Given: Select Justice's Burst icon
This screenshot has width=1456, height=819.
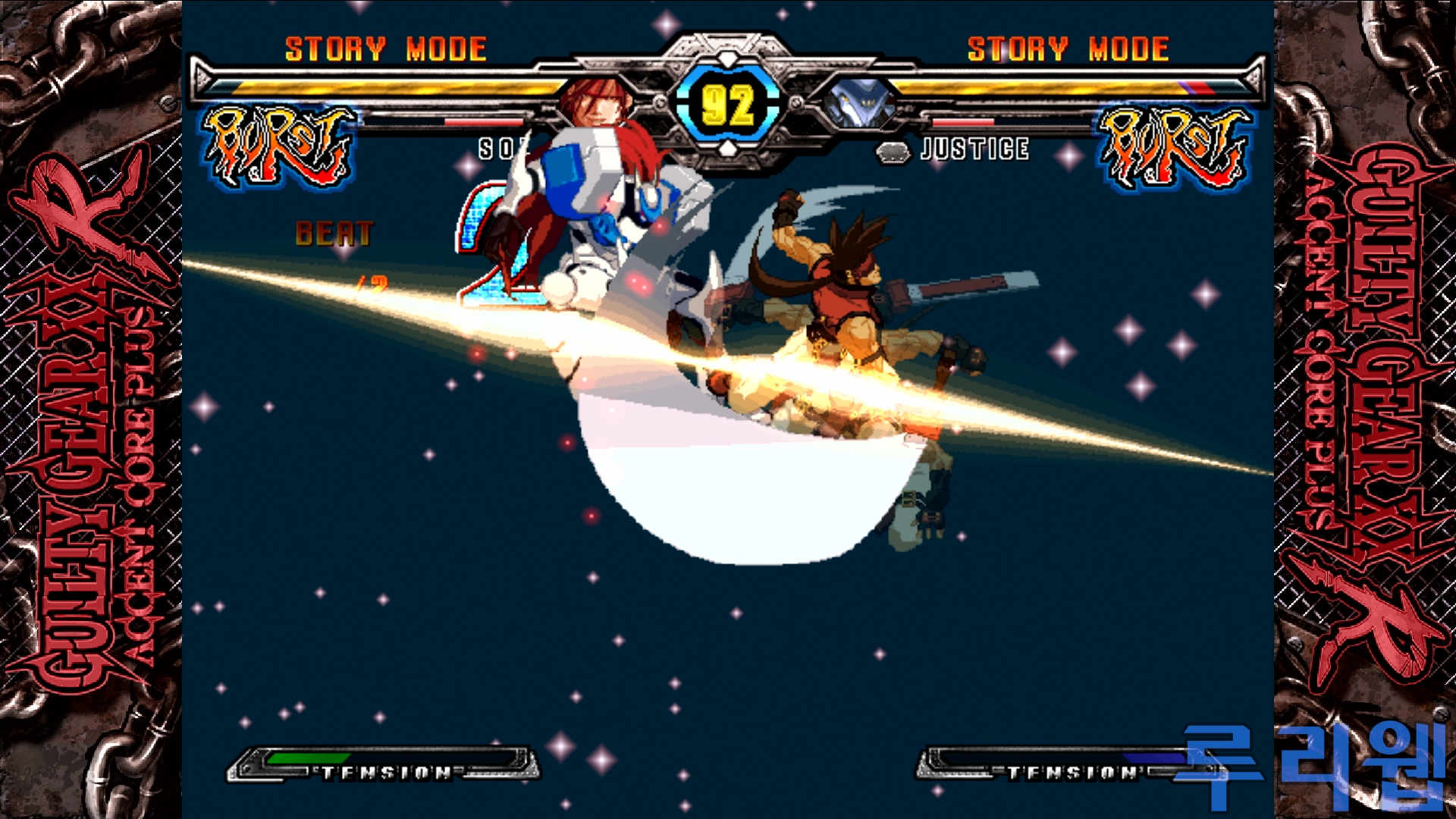Looking at the screenshot, I should (1175, 147).
